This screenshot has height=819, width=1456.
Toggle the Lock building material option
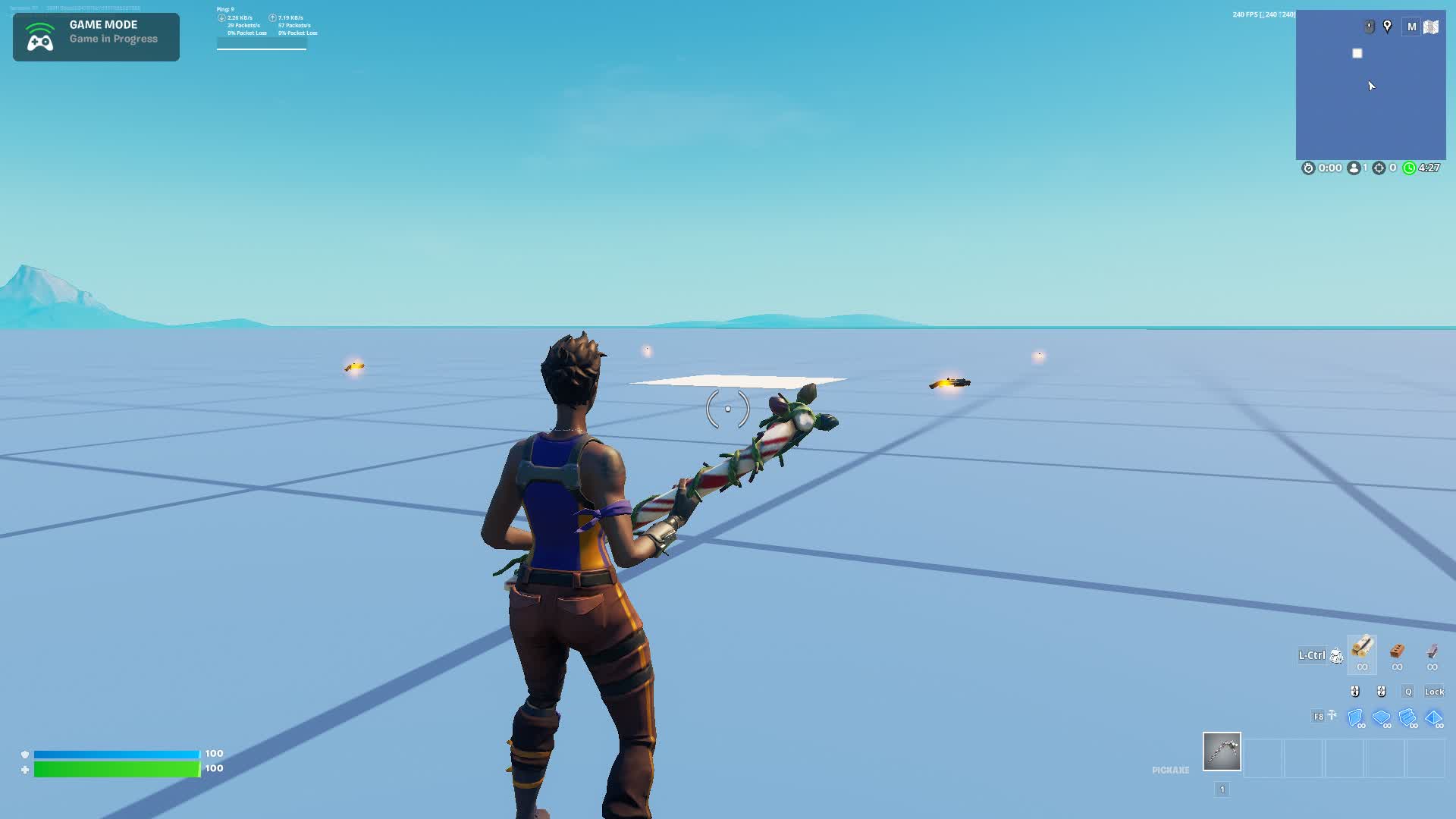[x=1434, y=691]
